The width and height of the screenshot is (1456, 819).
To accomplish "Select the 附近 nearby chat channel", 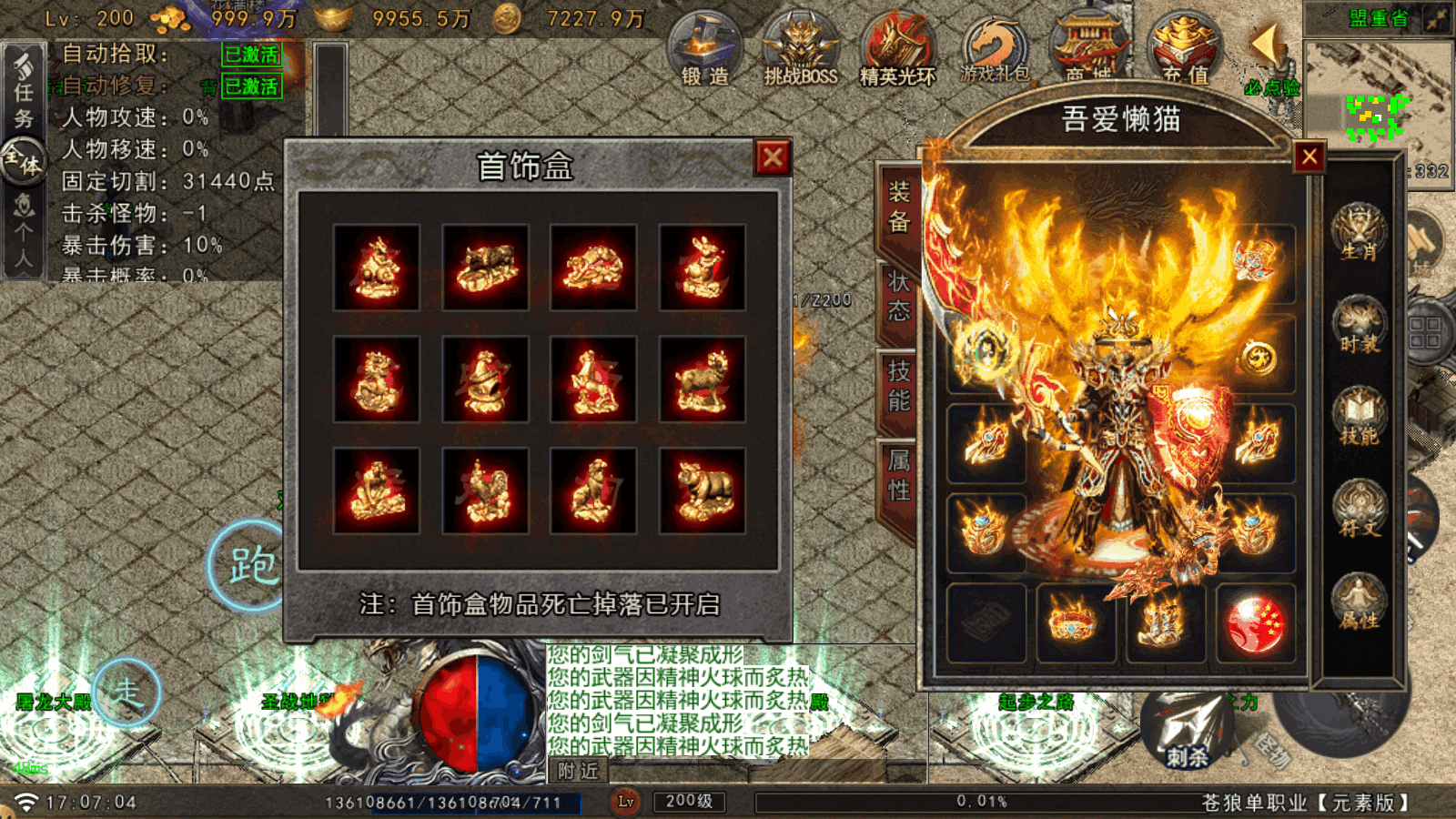I will [578, 772].
